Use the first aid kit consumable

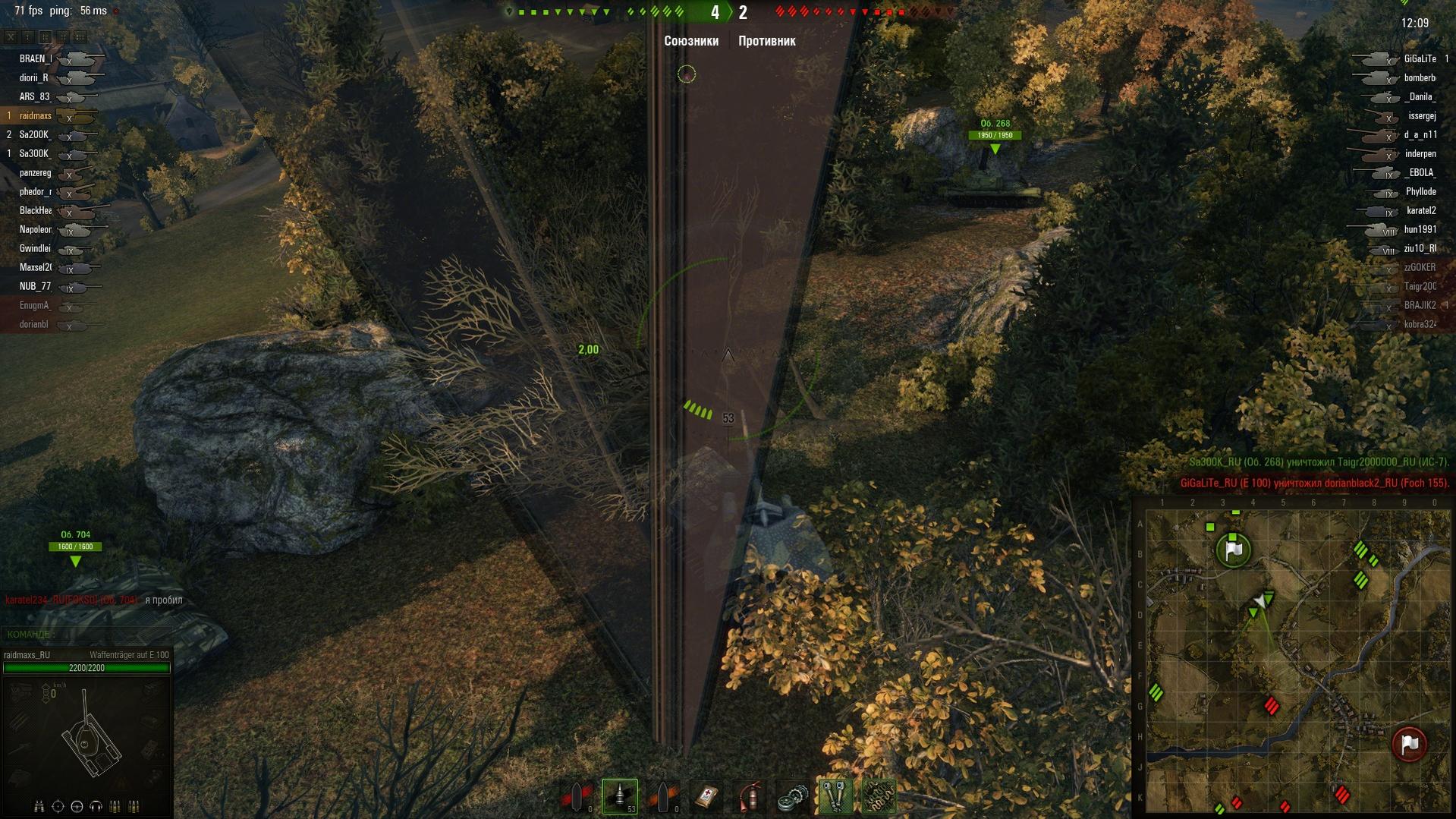point(707,797)
